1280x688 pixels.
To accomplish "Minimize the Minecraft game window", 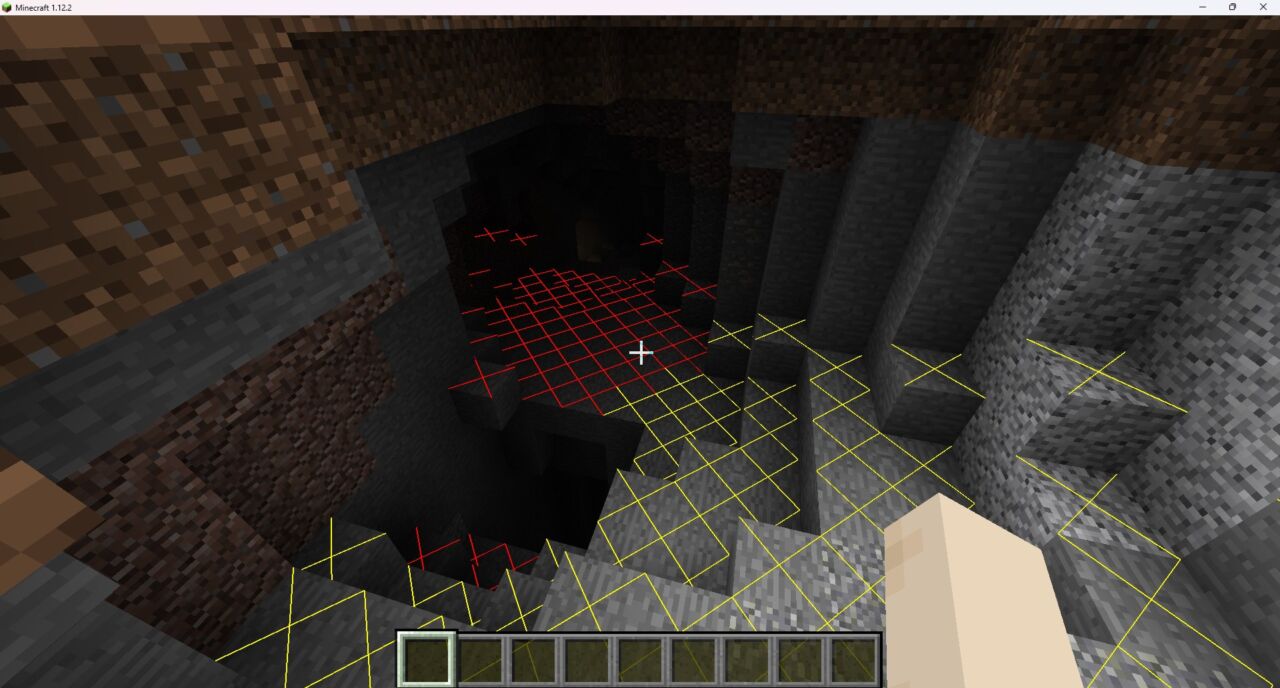I will point(1201,7).
